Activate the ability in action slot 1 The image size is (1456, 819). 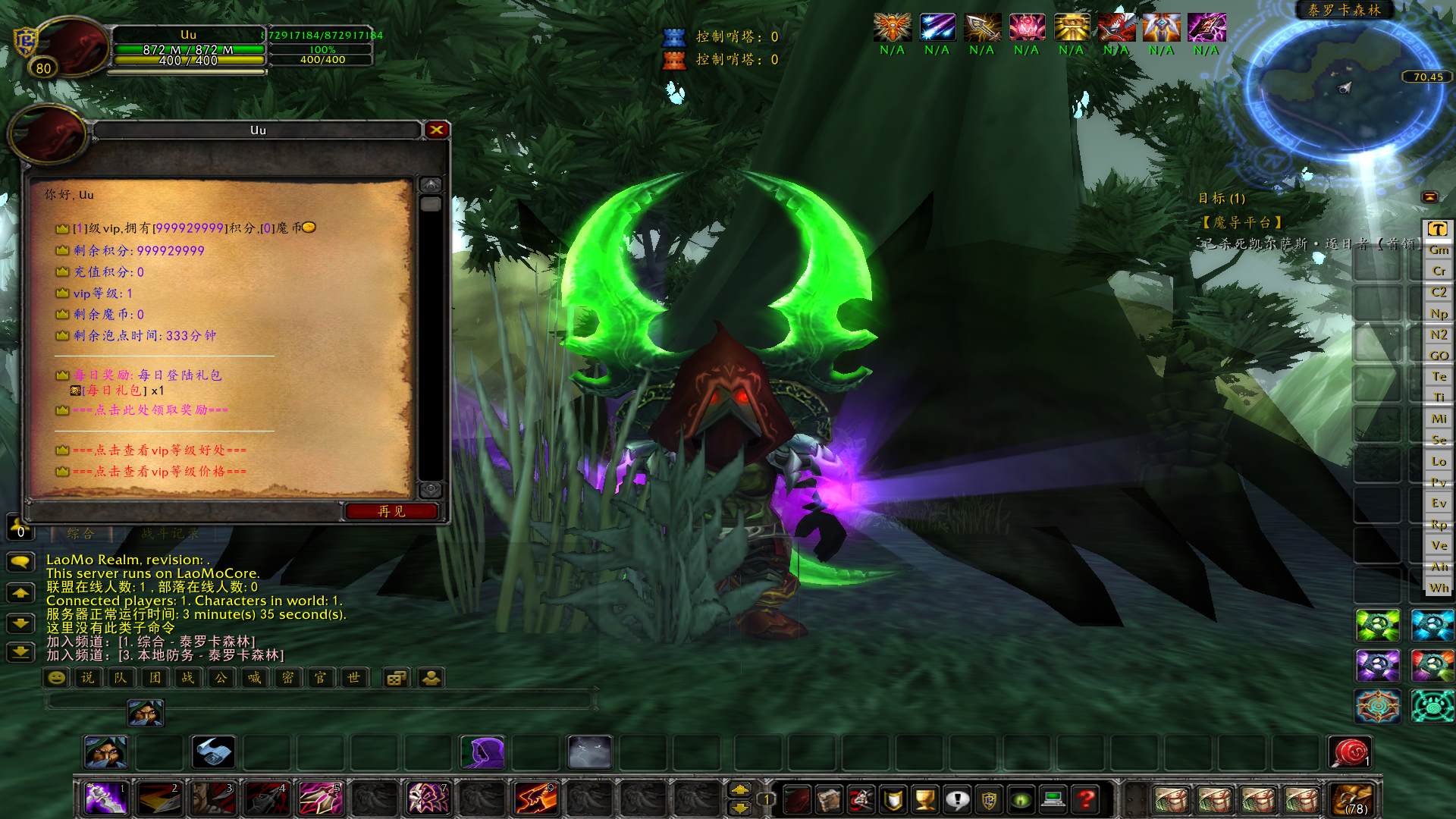coord(105,799)
